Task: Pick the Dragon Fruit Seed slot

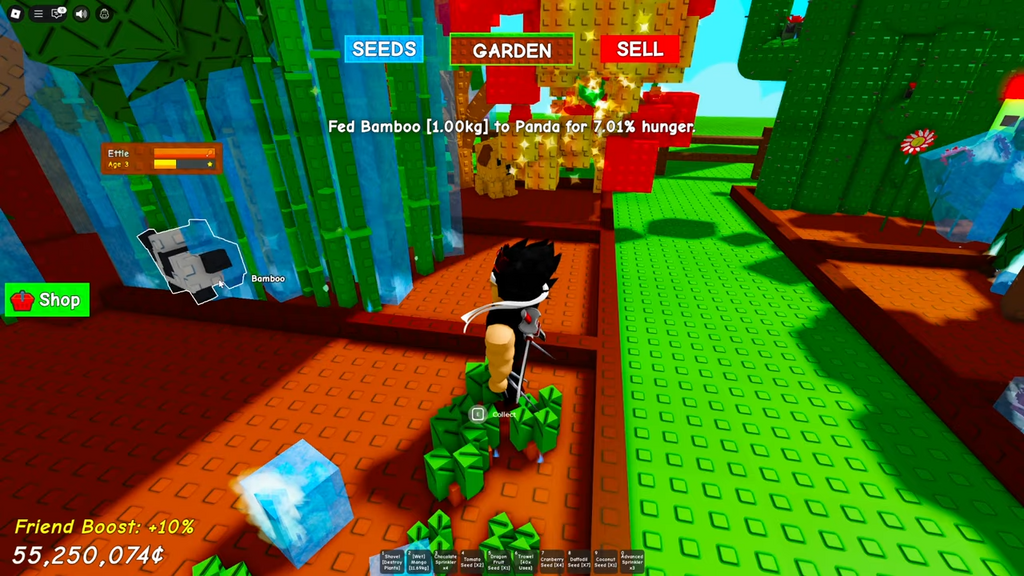Action: click(x=499, y=563)
